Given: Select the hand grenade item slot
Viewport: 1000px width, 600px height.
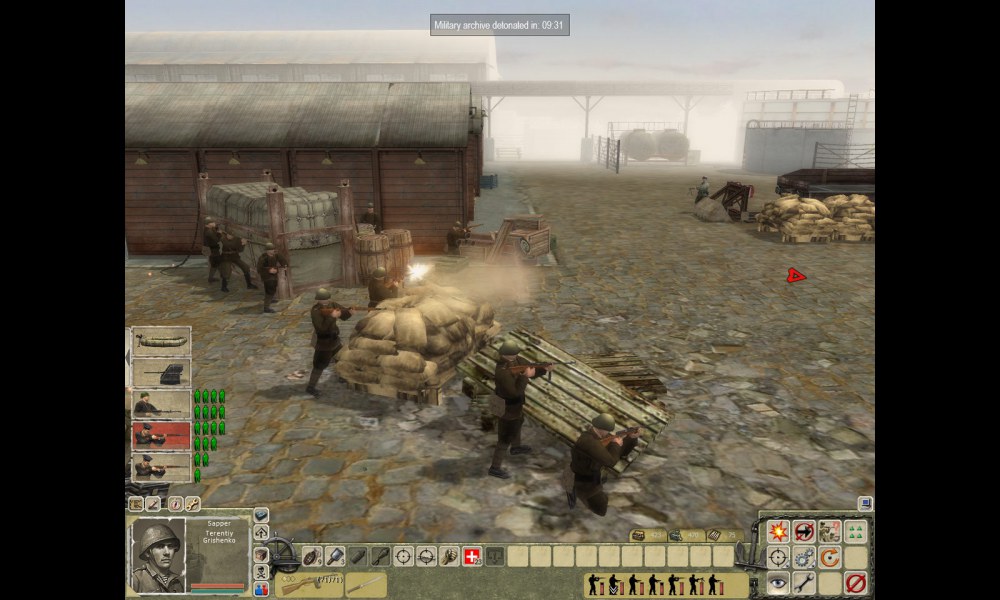Looking at the screenshot, I should pos(311,556).
